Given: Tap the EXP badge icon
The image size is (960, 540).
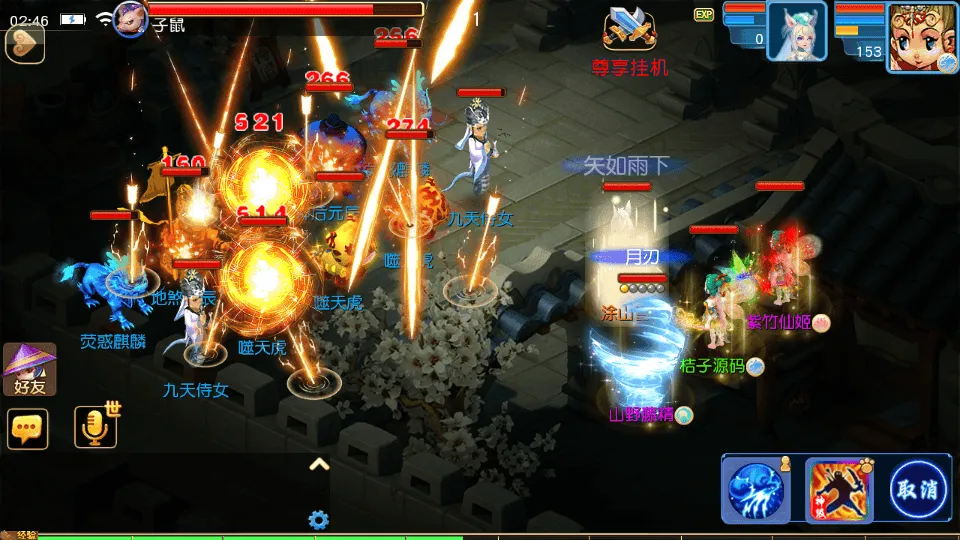Looking at the screenshot, I should 704,15.
